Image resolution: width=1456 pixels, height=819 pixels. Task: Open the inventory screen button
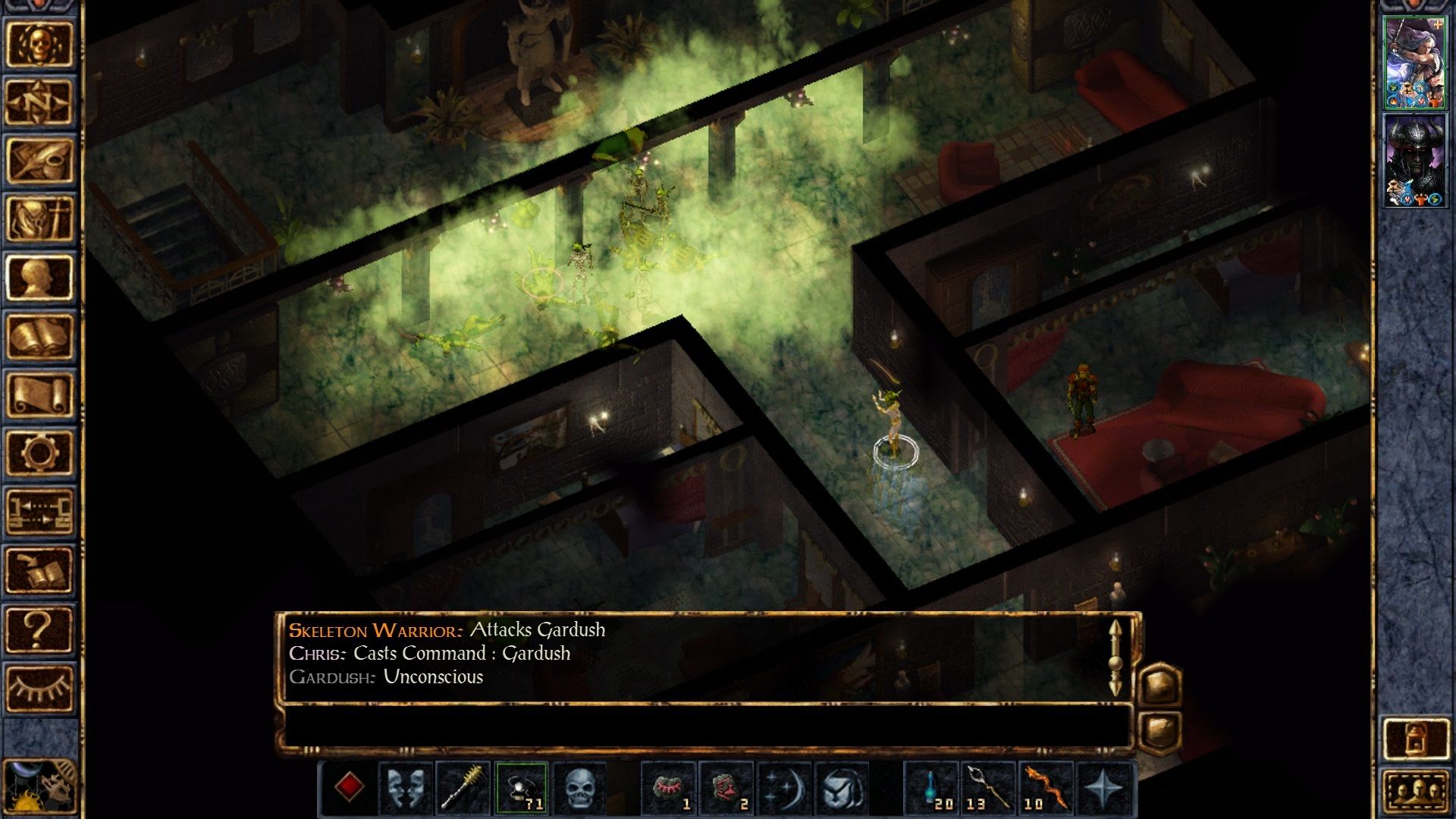coord(39,218)
